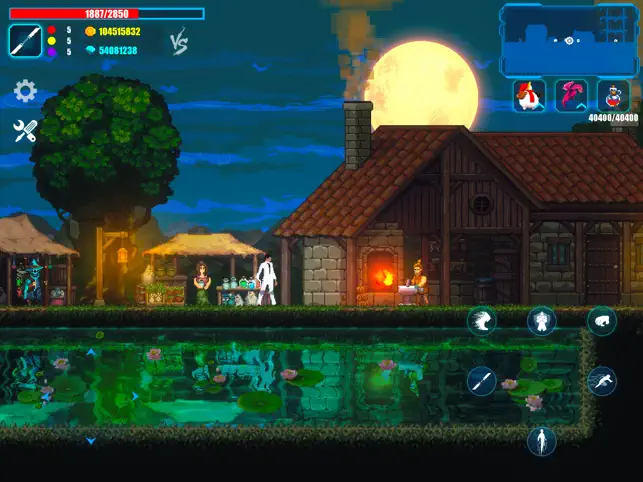Open the gear settings menu
The image size is (643, 482).
tap(25, 92)
